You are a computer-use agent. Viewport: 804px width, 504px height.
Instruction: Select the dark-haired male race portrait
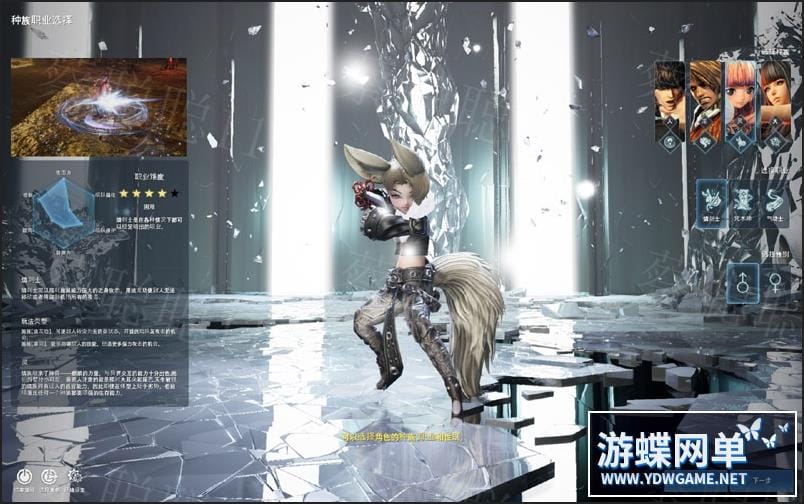(x=669, y=100)
